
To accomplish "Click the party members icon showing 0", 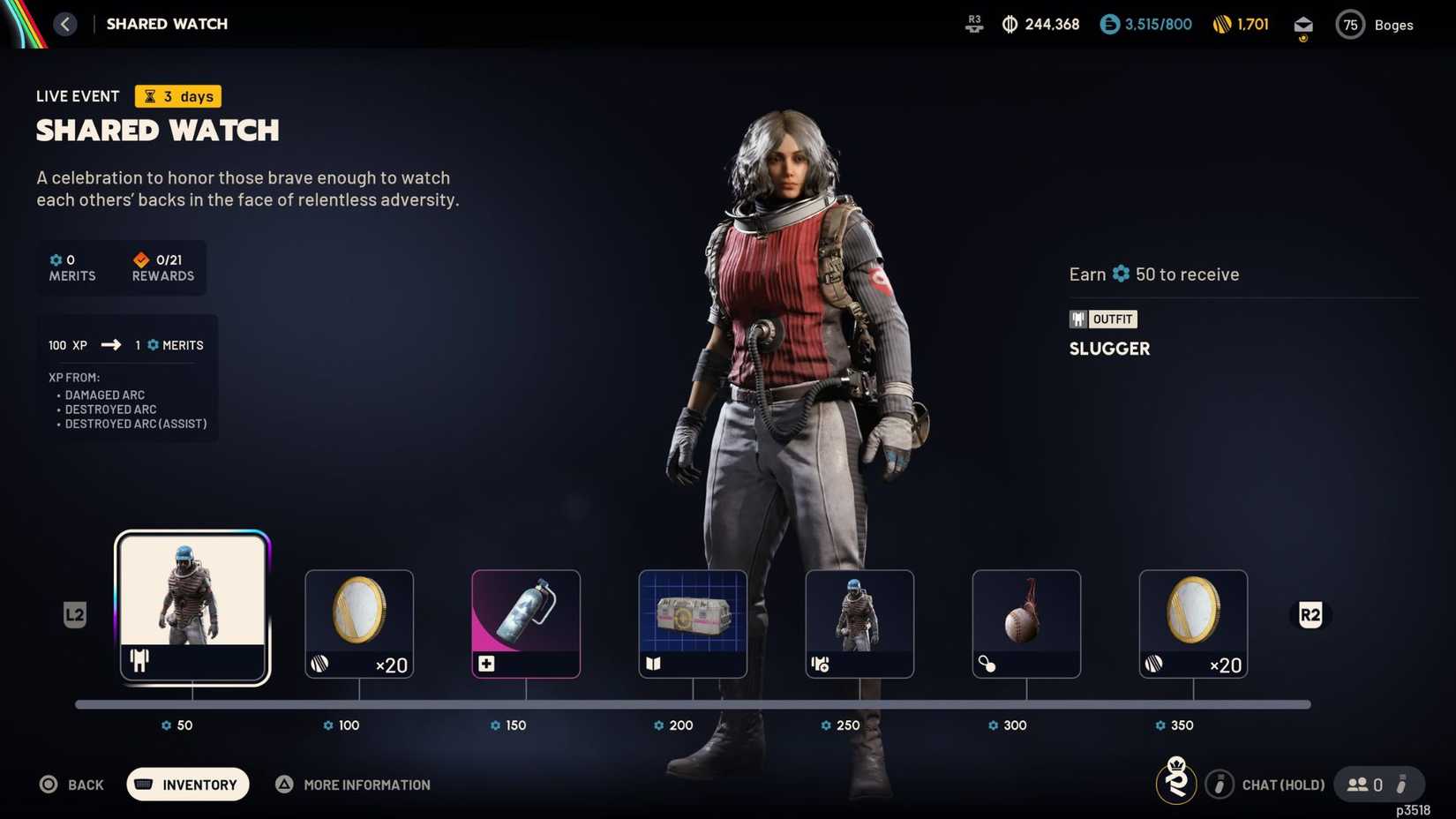I will coord(1359,784).
